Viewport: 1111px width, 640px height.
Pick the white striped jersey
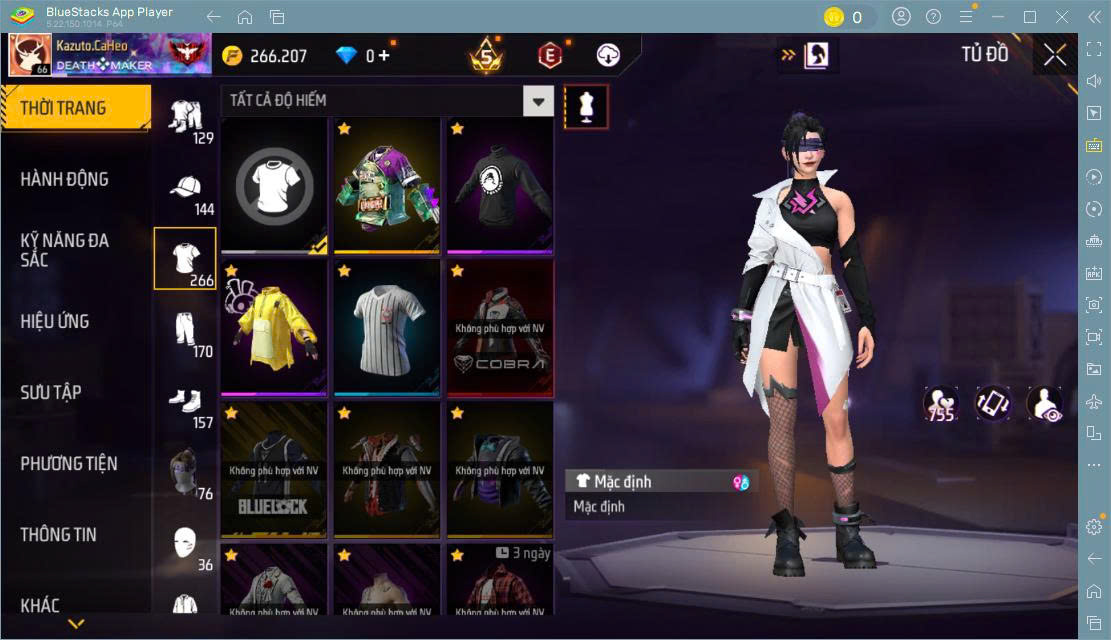[387, 327]
